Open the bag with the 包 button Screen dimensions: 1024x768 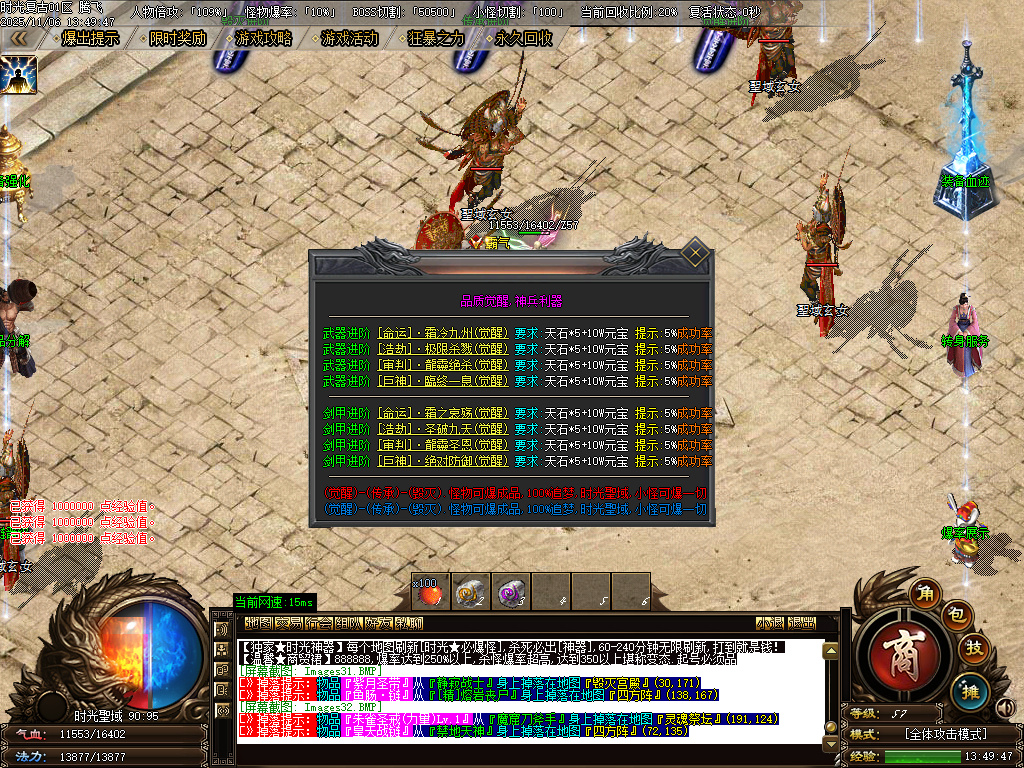pos(954,612)
